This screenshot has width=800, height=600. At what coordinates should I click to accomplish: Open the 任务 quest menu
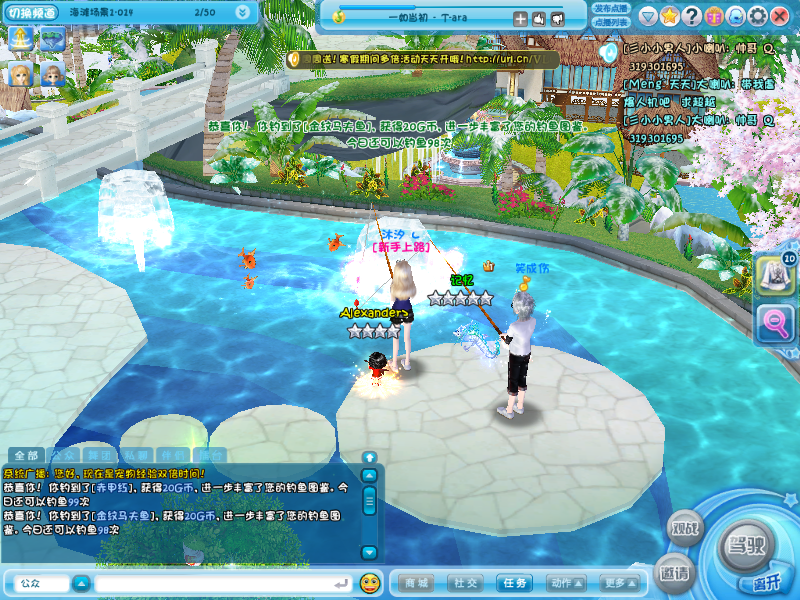[x=515, y=582]
